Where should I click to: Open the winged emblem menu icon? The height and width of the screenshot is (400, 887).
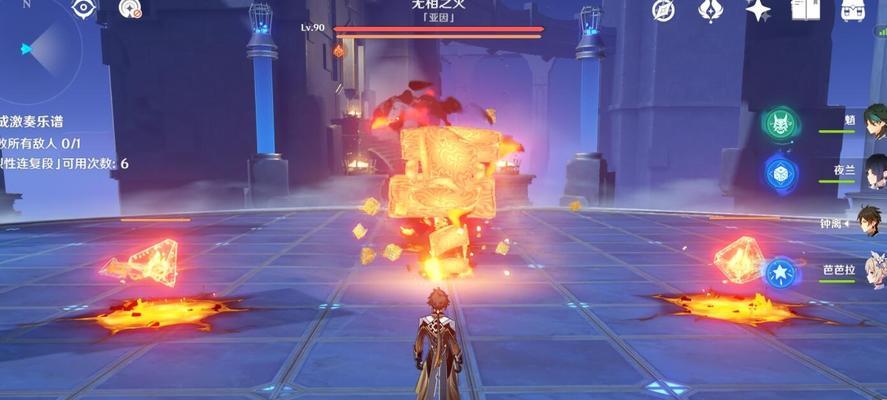[710, 10]
